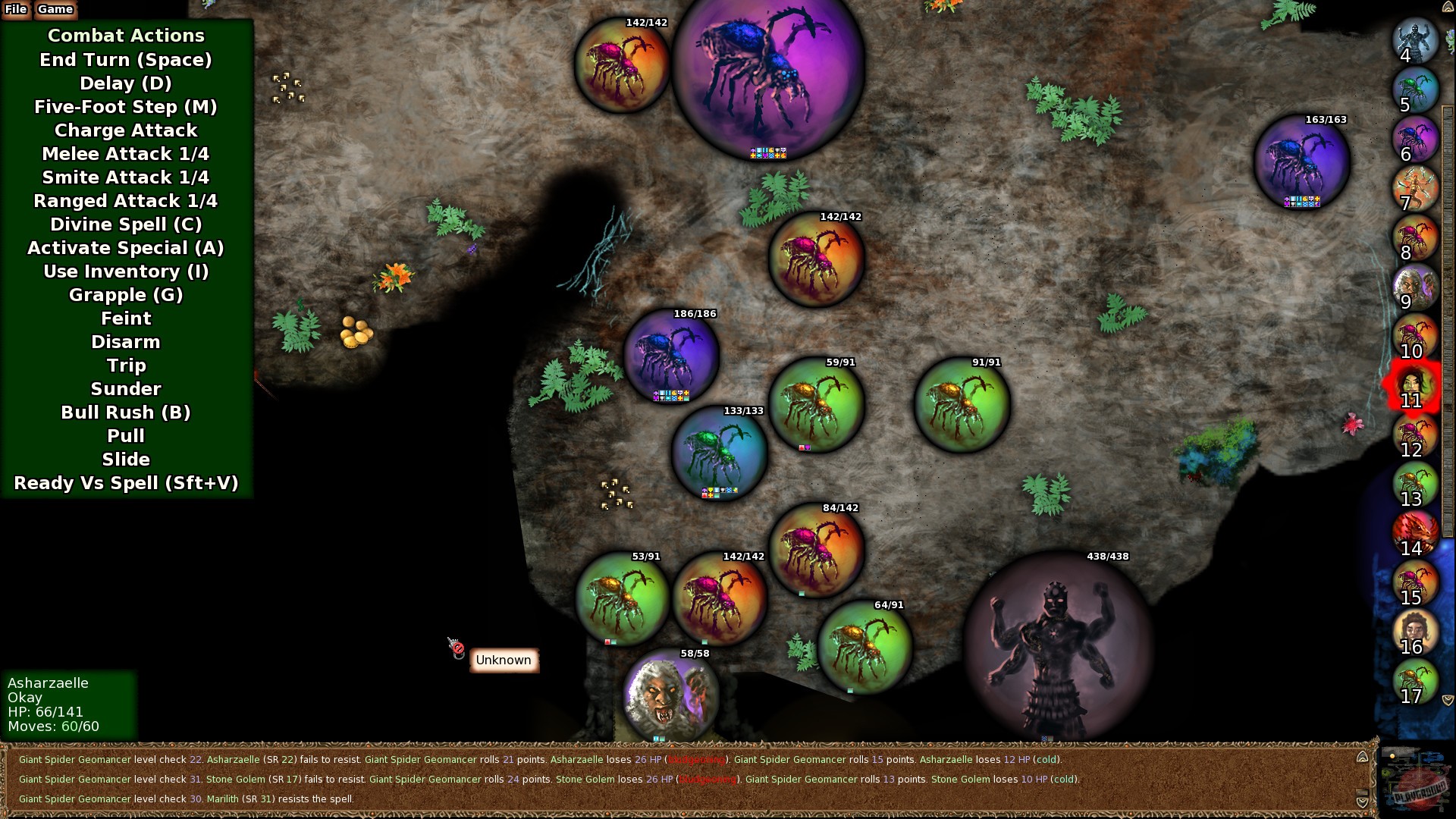
Task: Open the File menu
Action: pos(16,9)
